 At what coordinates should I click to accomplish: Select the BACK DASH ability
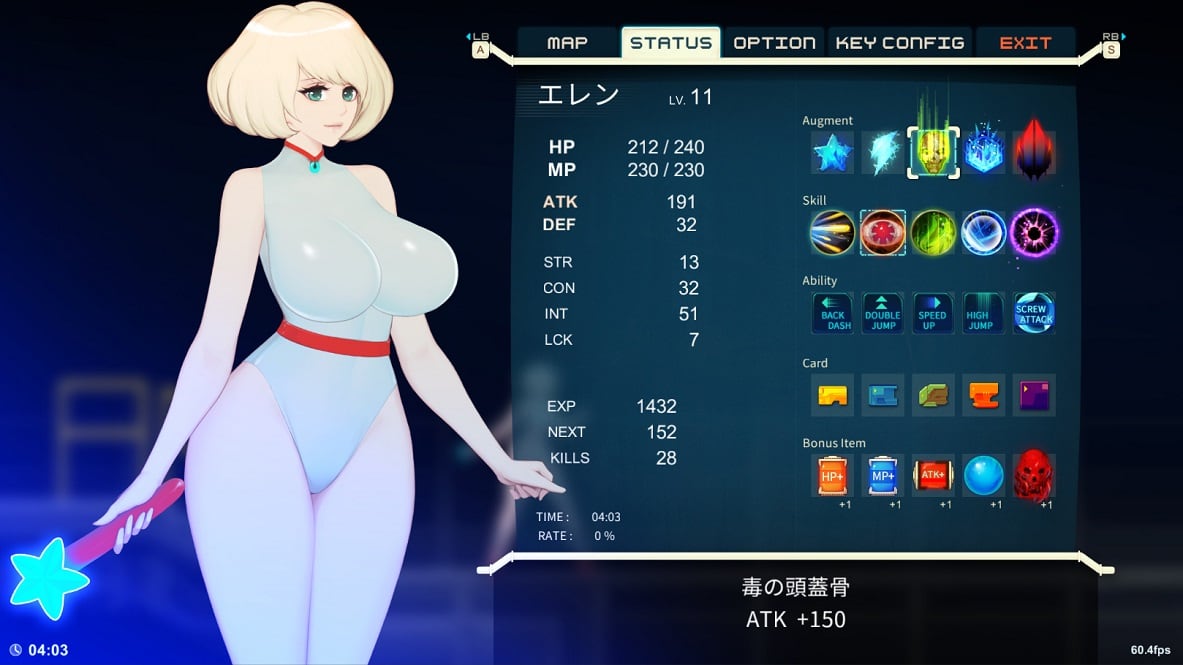(x=832, y=313)
